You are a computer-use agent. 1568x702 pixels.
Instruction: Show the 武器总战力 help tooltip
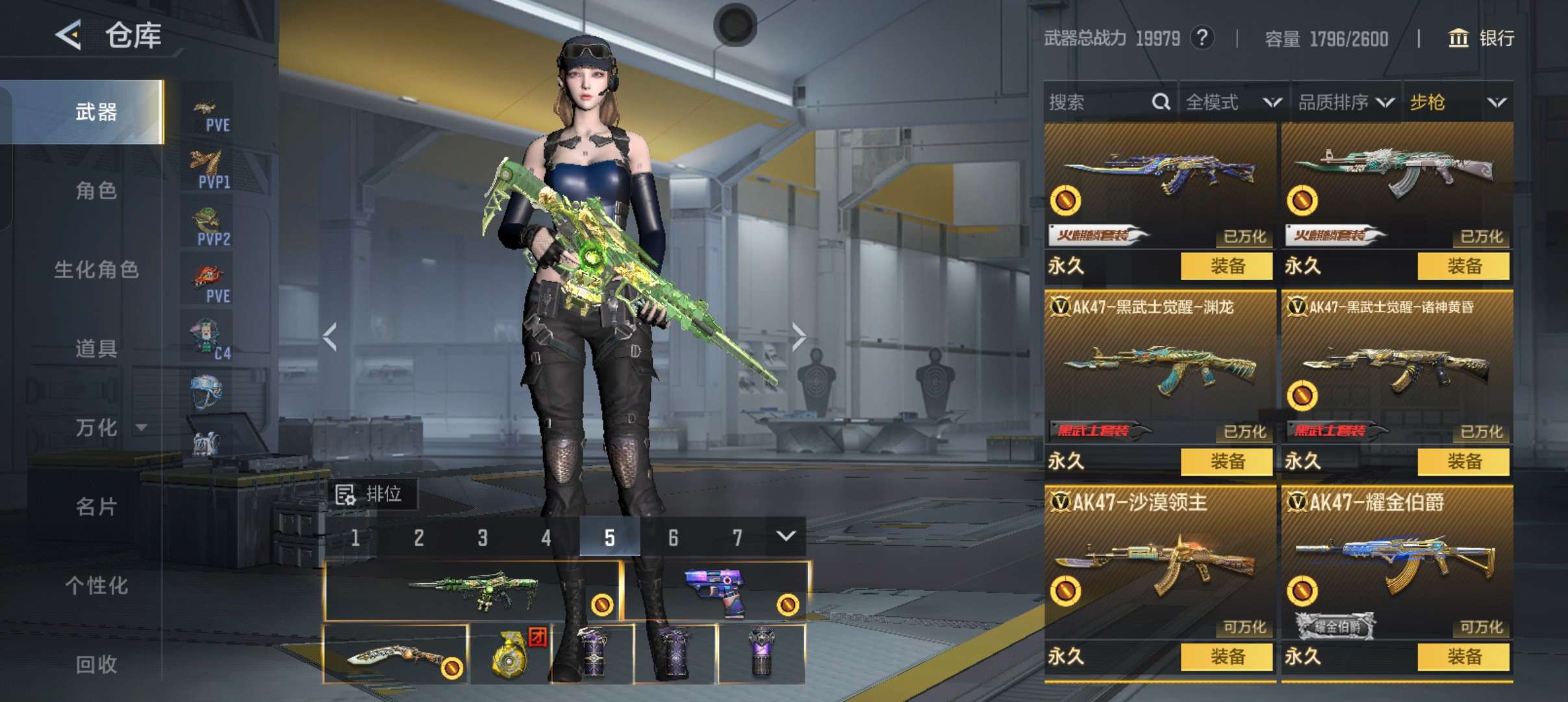(x=1202, y=38)
